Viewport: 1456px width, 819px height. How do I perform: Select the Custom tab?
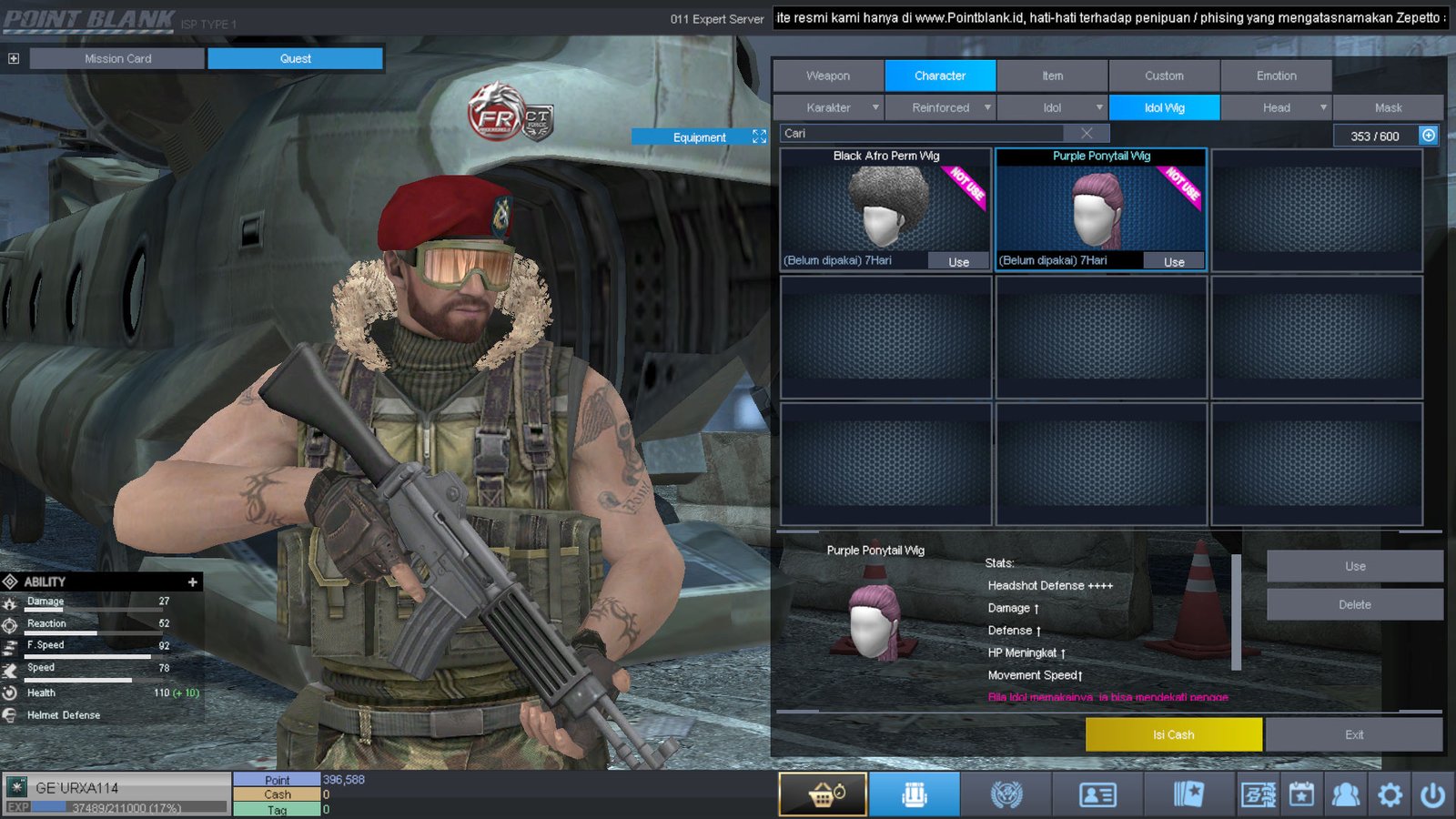point(1164,76)
